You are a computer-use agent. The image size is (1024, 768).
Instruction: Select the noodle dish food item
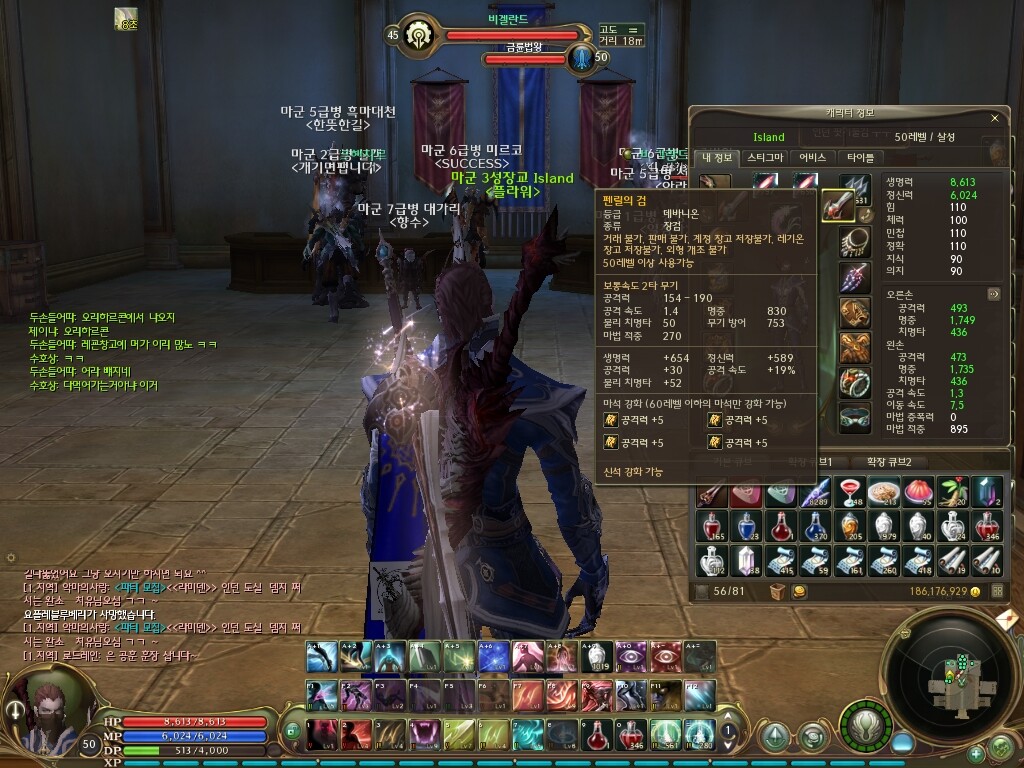[882, 492]
